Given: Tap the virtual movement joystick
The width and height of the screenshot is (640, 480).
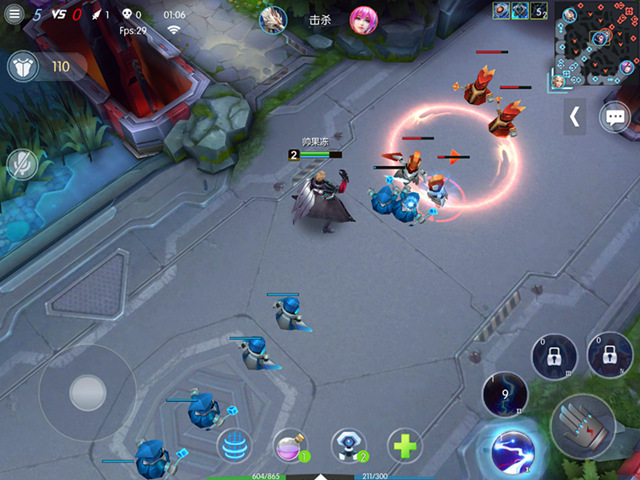Looking at the screenshot, I should (87, 392).
